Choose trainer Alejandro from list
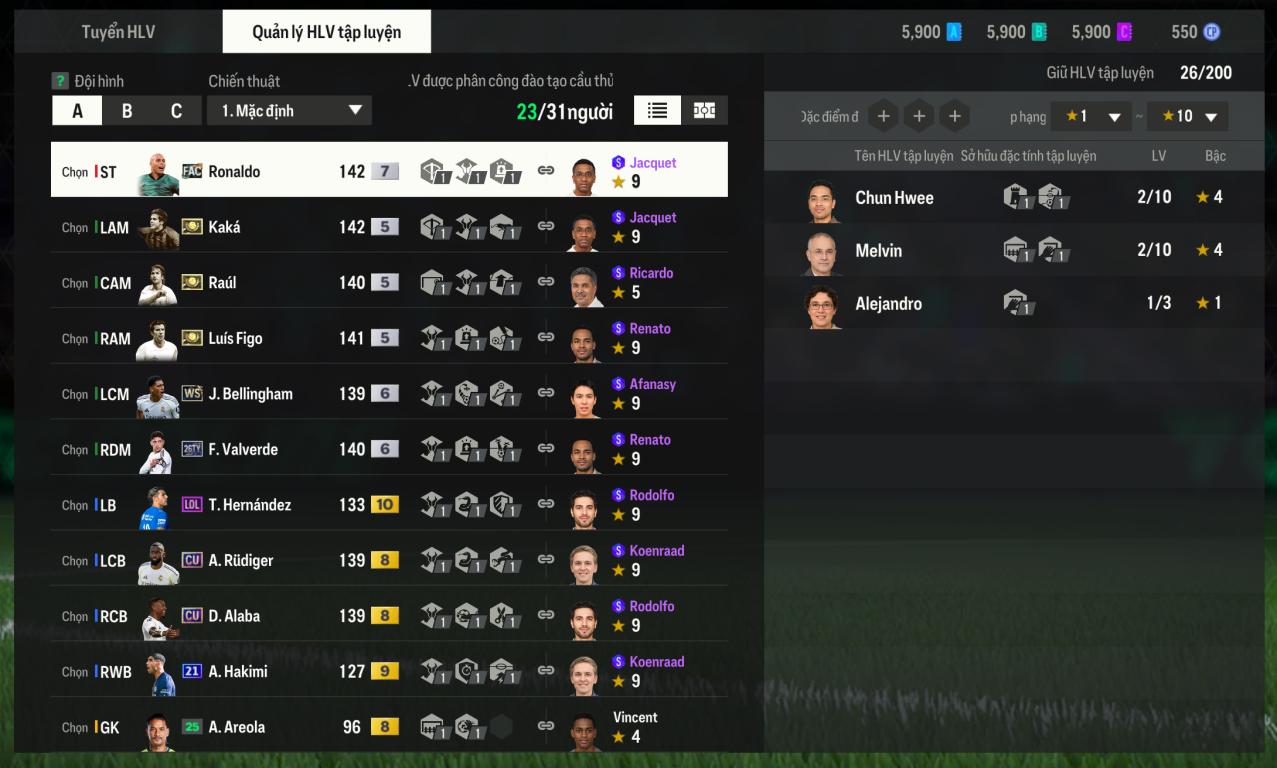This screenshot has width=1277, height=768. click(x=888, y=304)
